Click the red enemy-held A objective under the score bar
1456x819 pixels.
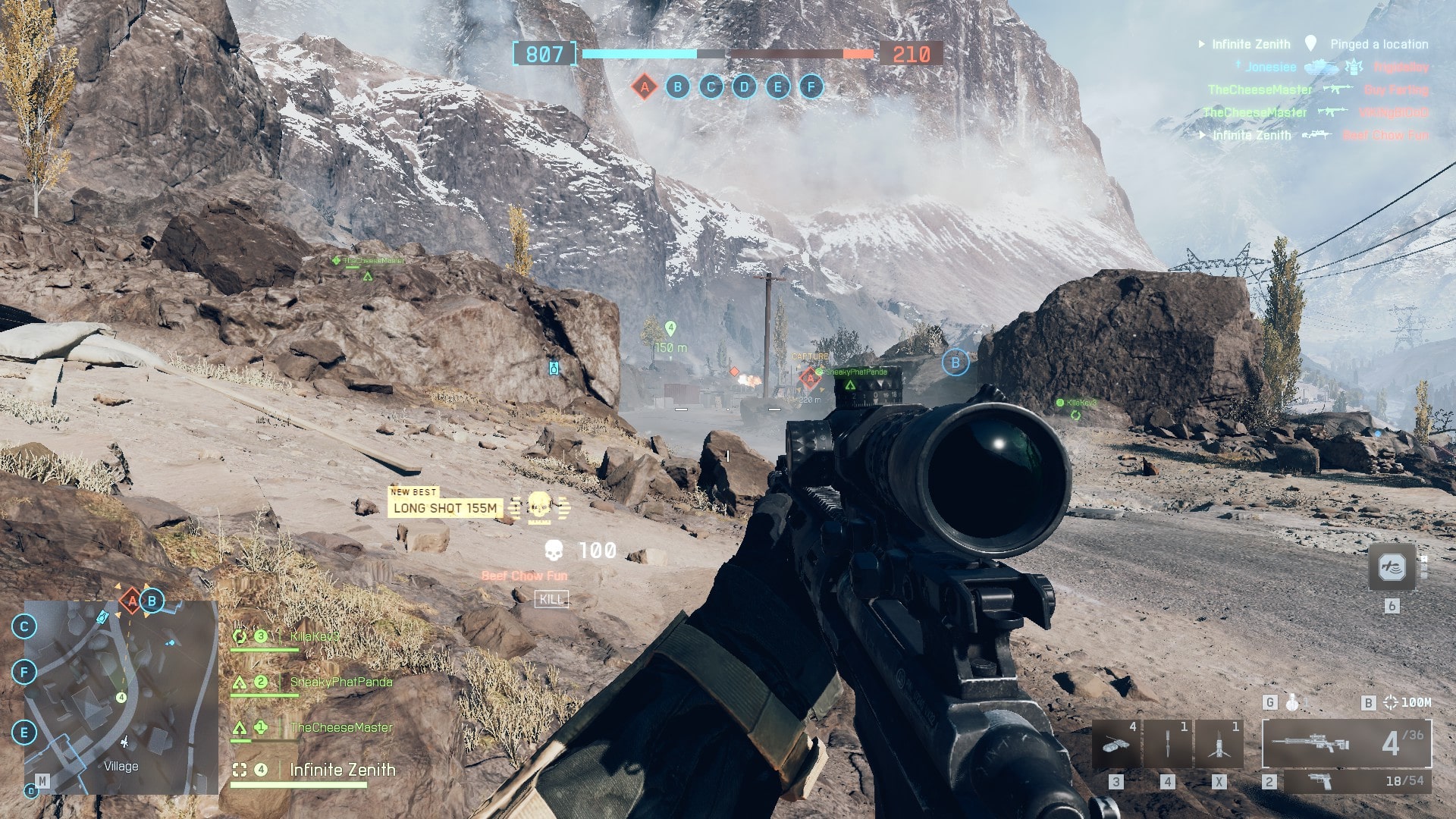(x=644, y=87)
